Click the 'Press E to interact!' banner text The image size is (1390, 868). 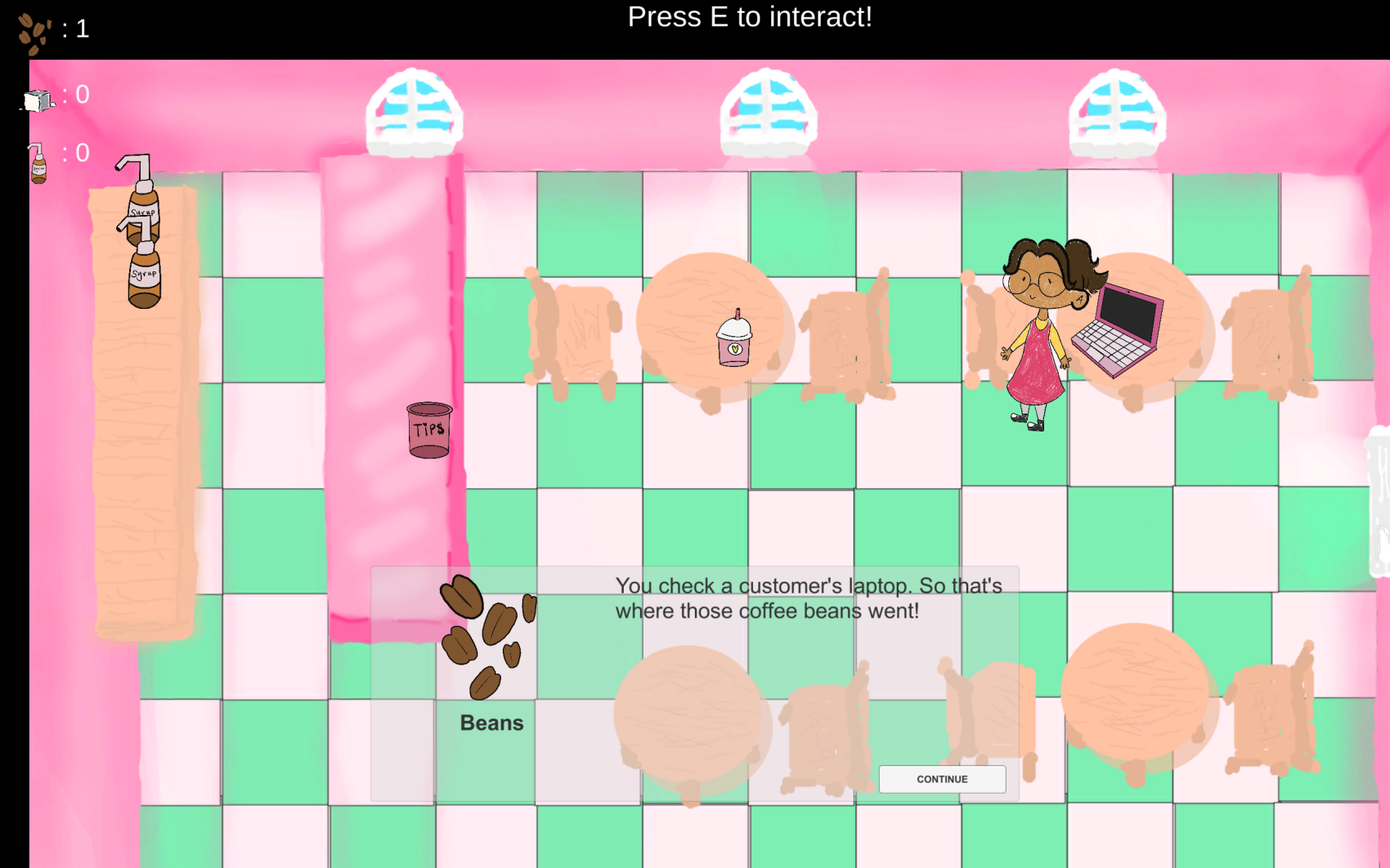(750, 16)
